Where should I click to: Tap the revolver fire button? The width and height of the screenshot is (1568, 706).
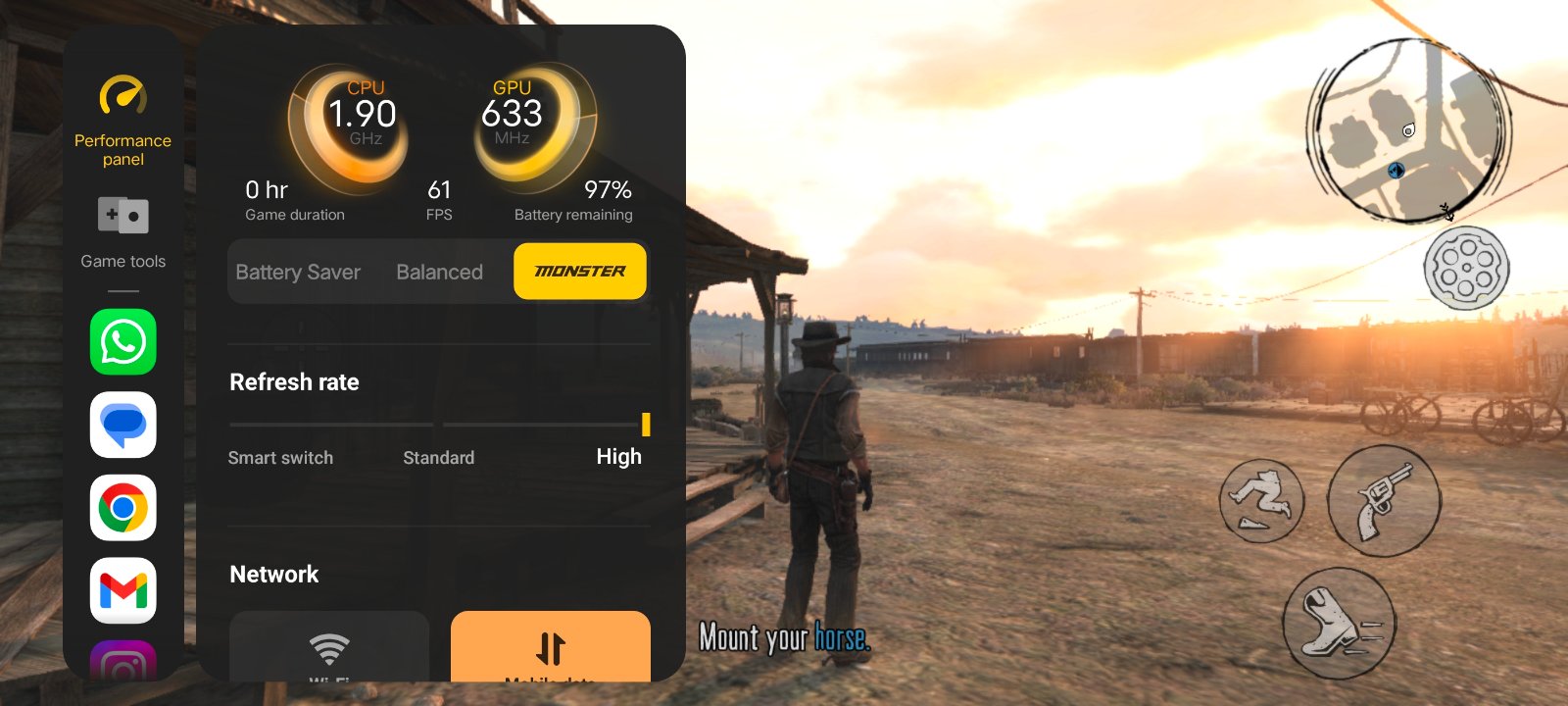1384,500
